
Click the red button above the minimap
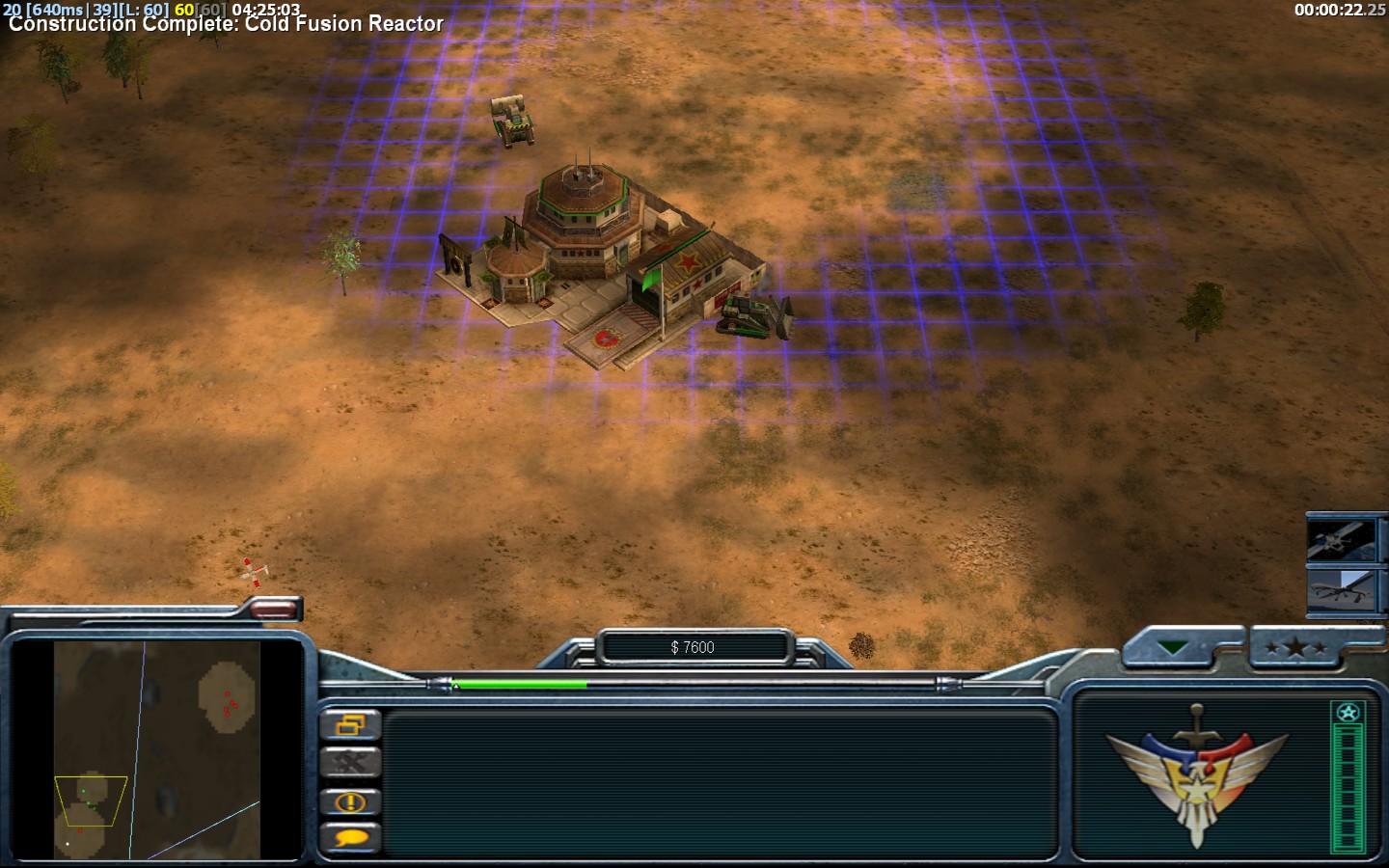(274, 609)
